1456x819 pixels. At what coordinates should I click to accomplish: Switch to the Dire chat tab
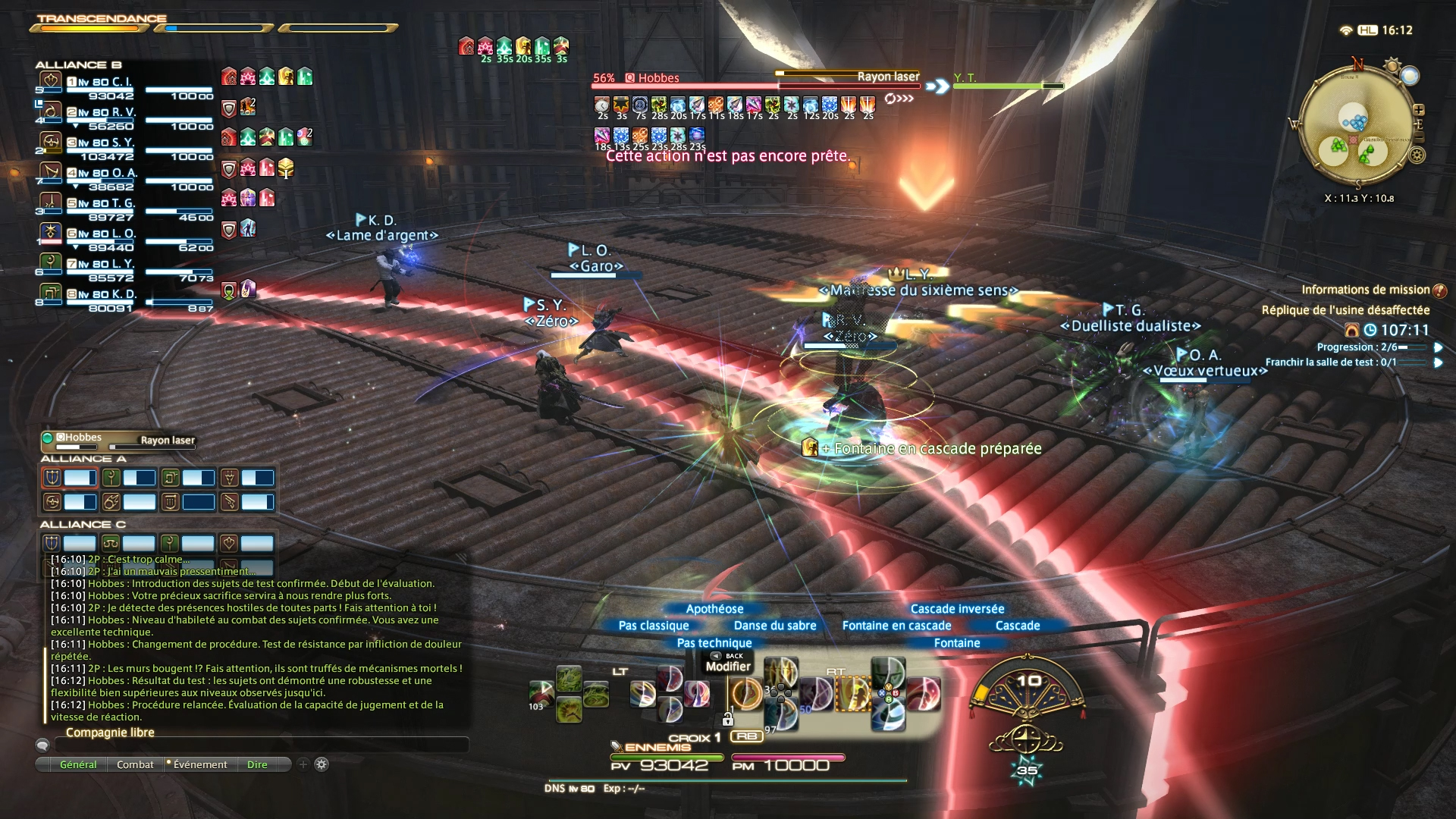point(257,764)
